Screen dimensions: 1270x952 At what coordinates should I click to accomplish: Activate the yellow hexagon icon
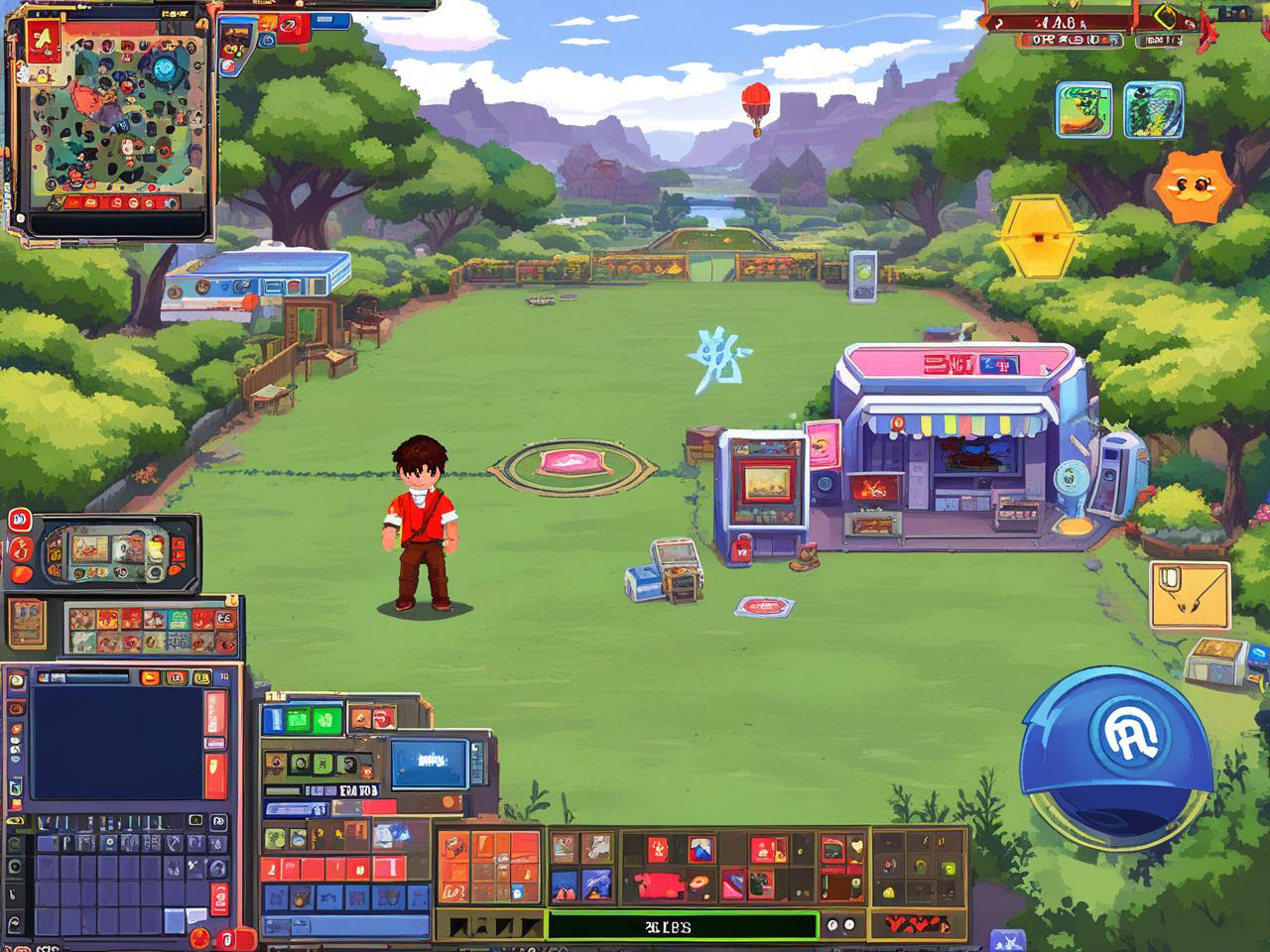click(x=1038, y=236)
